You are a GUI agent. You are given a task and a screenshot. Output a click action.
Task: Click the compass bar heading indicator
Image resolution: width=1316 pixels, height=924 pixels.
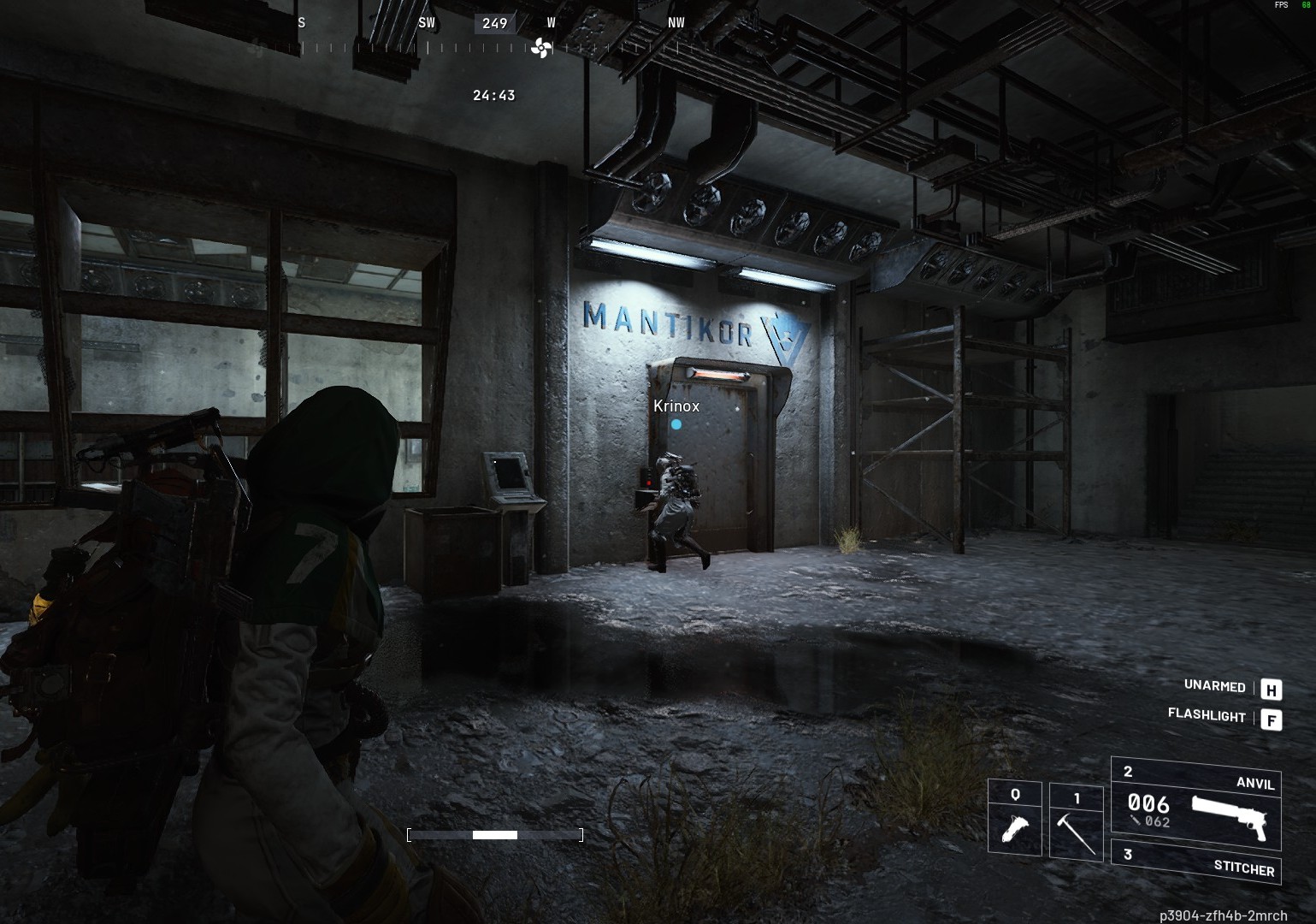495,24
